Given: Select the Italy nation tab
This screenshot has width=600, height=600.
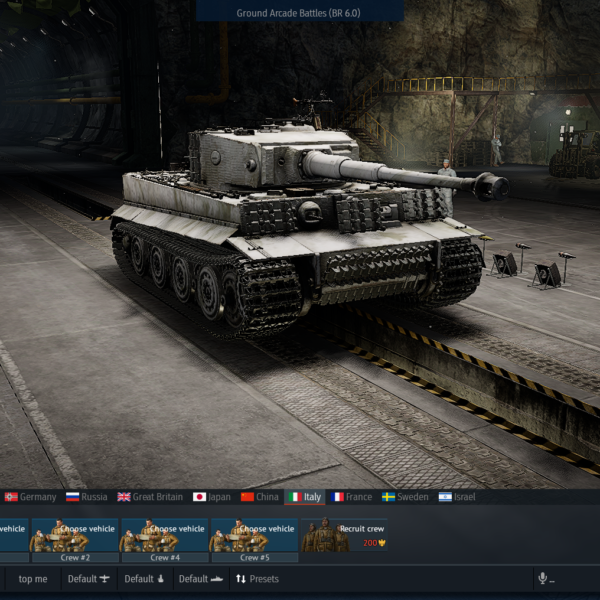Looking at the screenshot, I should click(x=304, y=496).
